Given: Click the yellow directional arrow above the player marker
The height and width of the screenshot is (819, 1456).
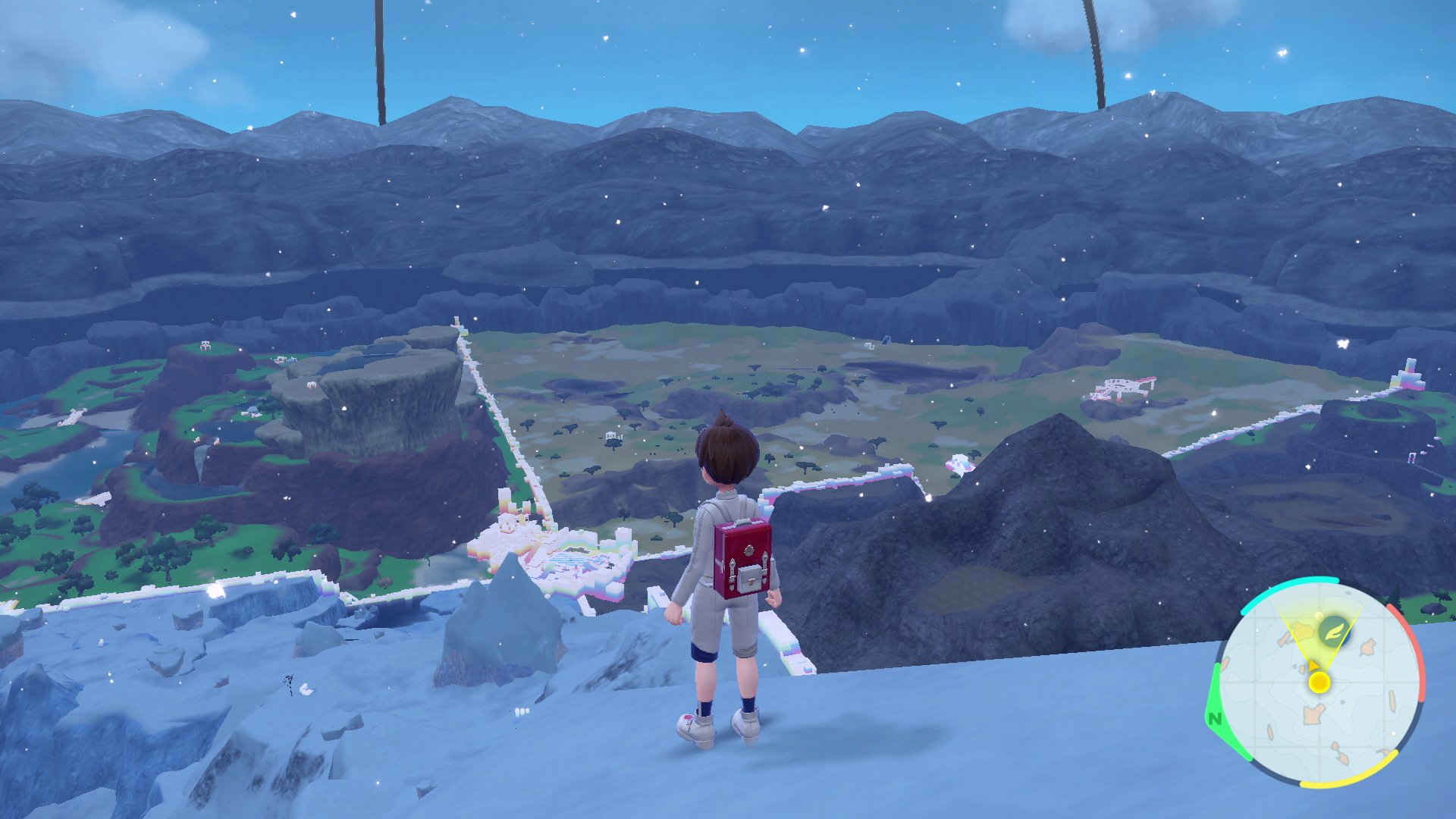Looking at the screenshot, I should (x=1313, y=666).
